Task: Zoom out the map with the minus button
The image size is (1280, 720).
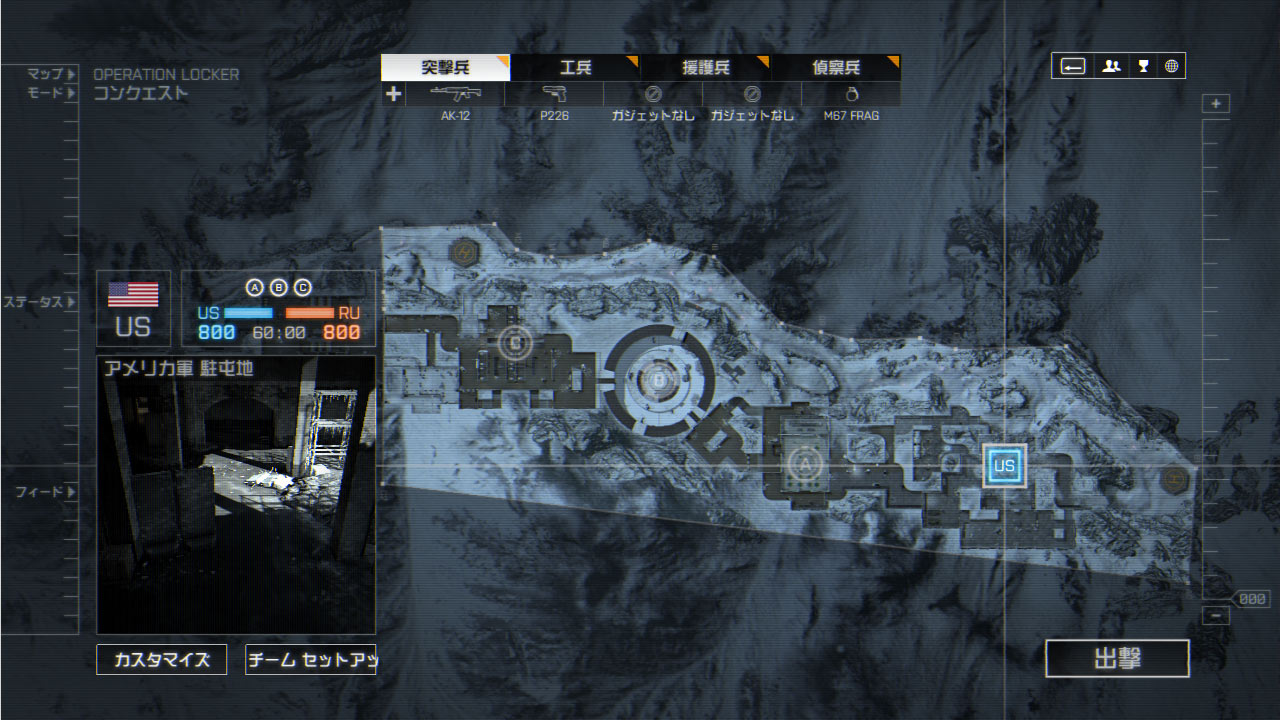Action: [1216, 616]
